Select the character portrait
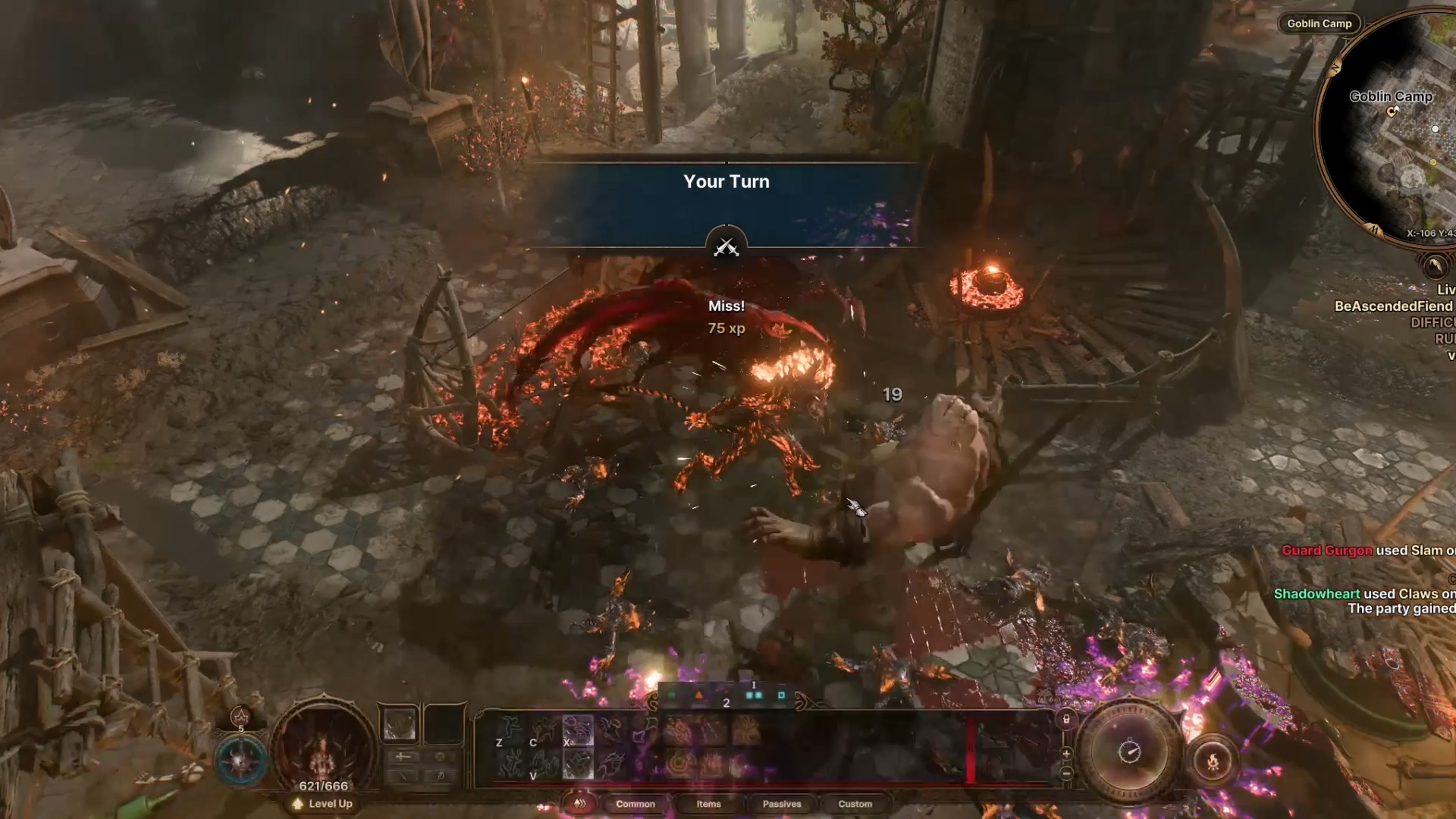 (324, 747)
